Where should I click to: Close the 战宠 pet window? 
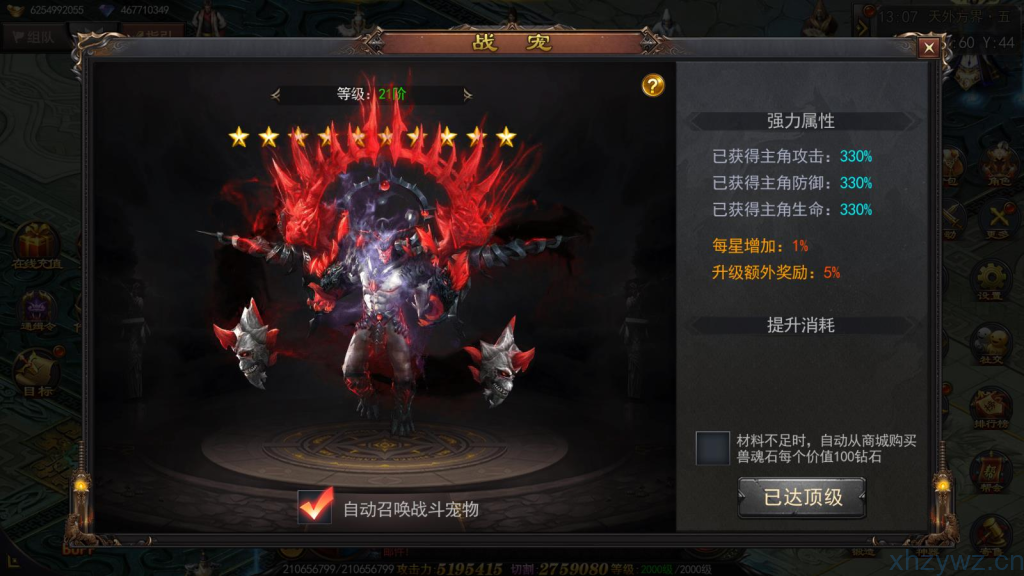tap(929, 47)
